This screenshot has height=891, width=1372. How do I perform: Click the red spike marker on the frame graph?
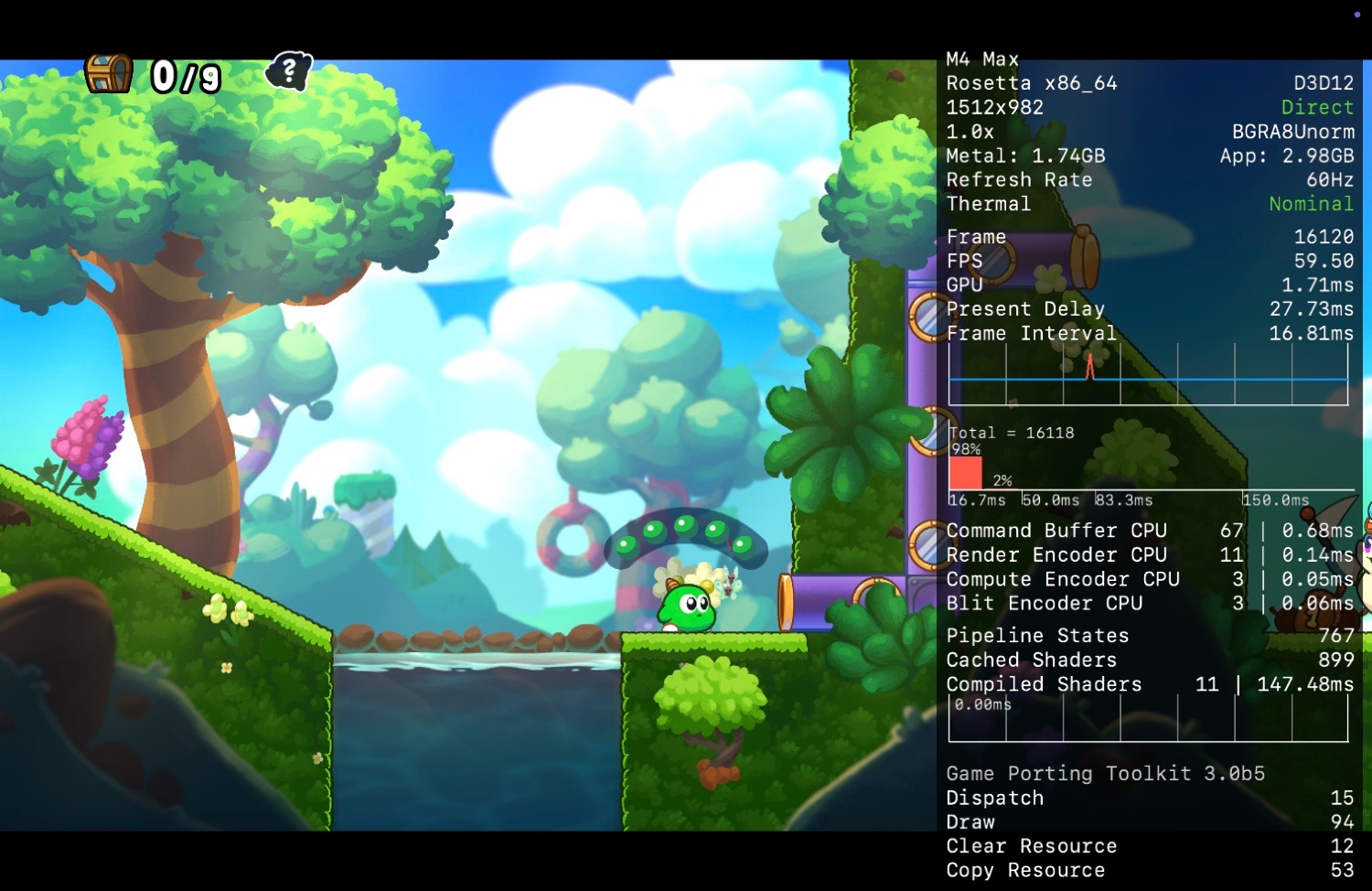(1088, 366)
